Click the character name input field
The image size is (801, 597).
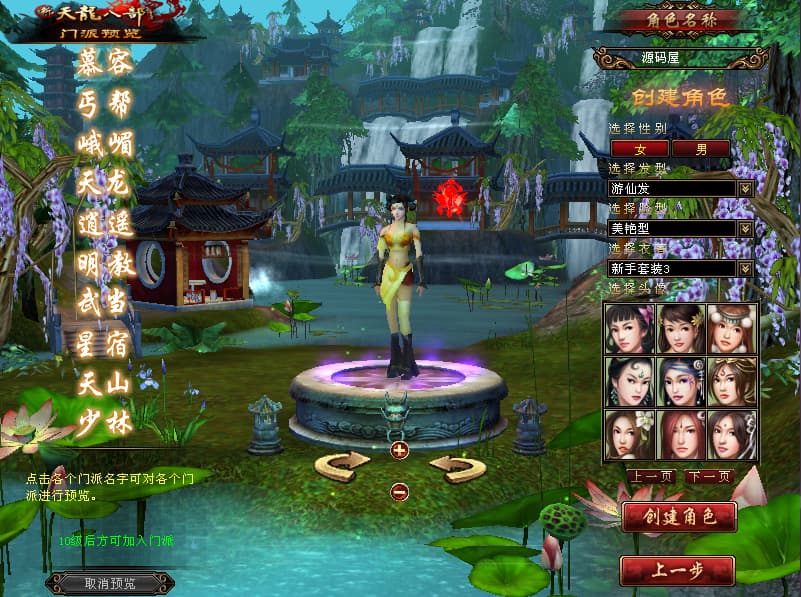pos(680,58)
